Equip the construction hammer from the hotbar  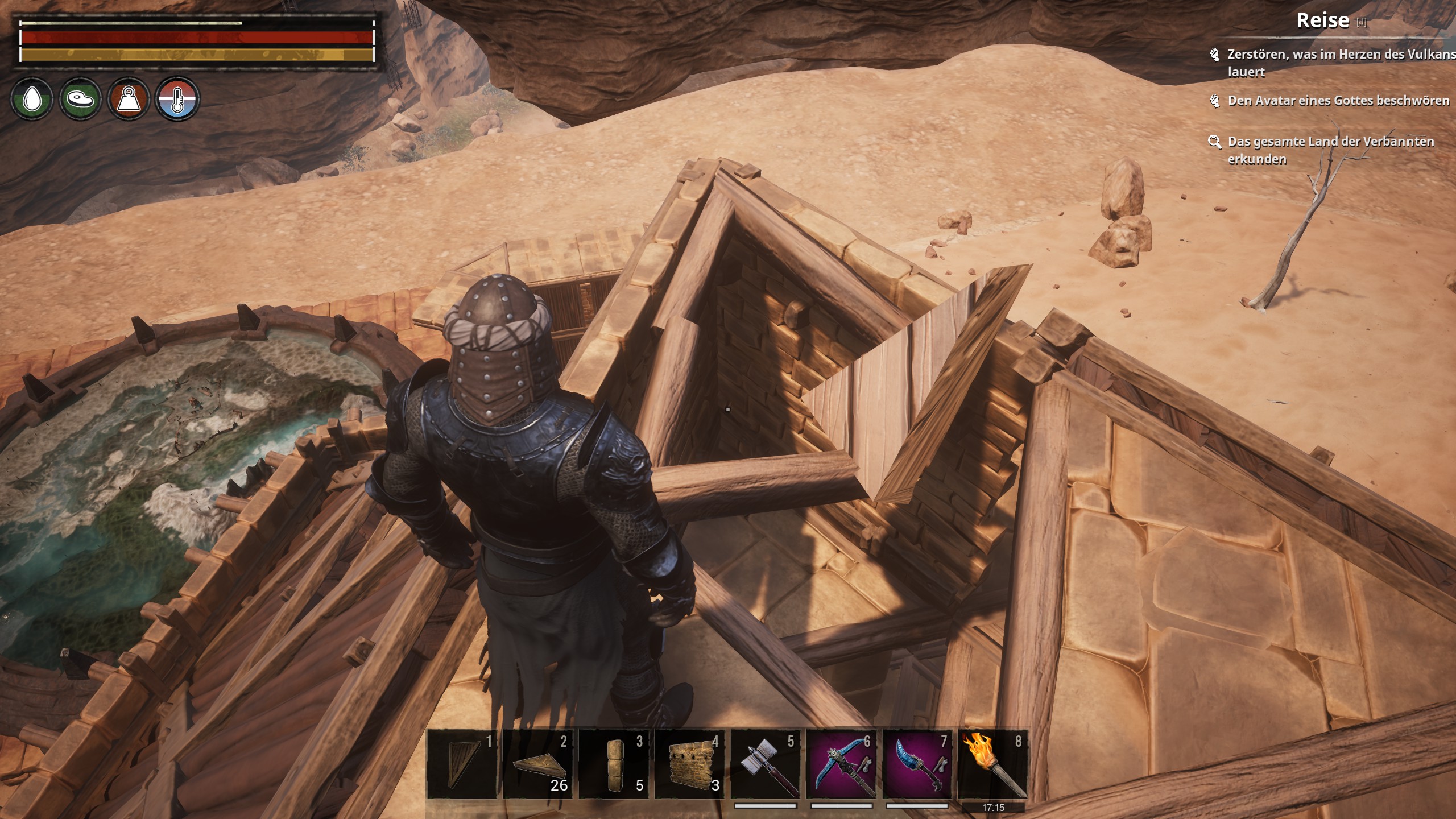coord(766,764)
